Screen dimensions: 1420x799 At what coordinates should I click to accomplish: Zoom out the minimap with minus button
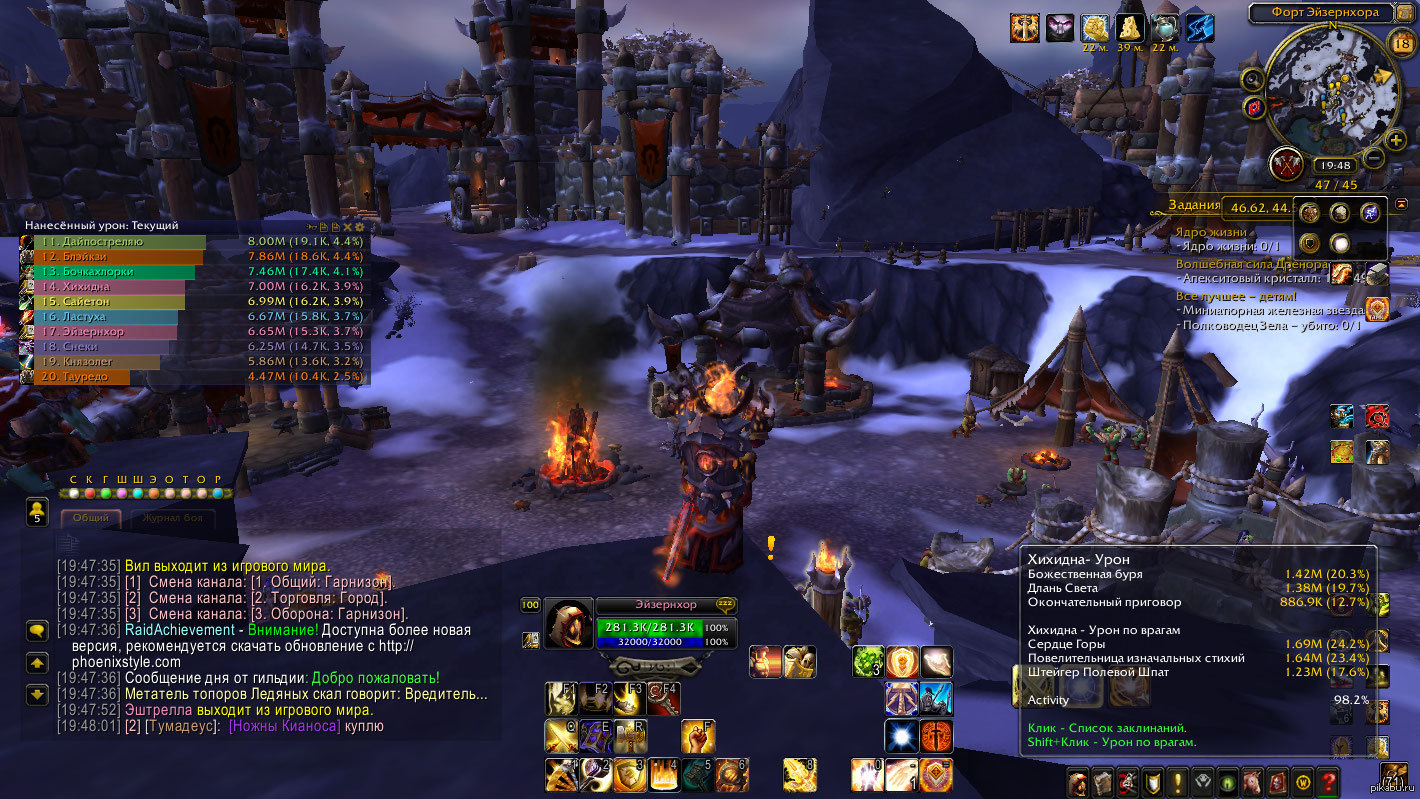point(1374,158)
